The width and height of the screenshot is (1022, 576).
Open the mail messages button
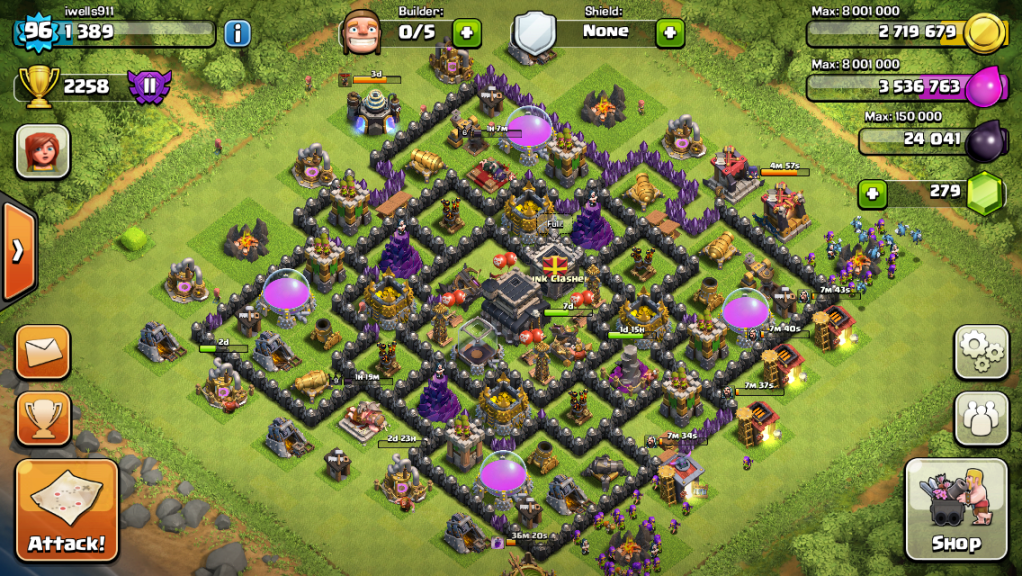coord(43,351)
